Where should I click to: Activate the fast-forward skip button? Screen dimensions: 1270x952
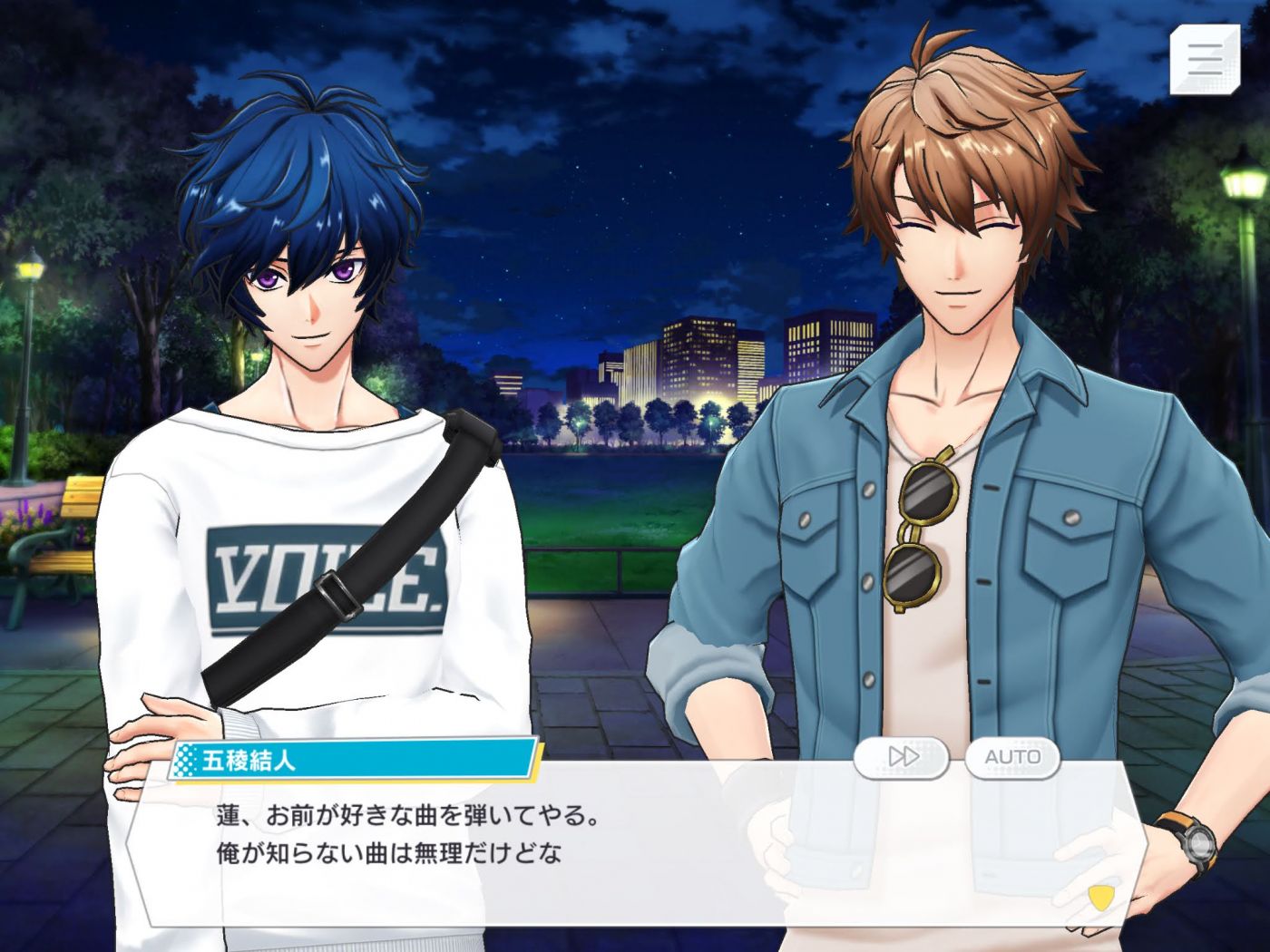(x=902, y=756)
